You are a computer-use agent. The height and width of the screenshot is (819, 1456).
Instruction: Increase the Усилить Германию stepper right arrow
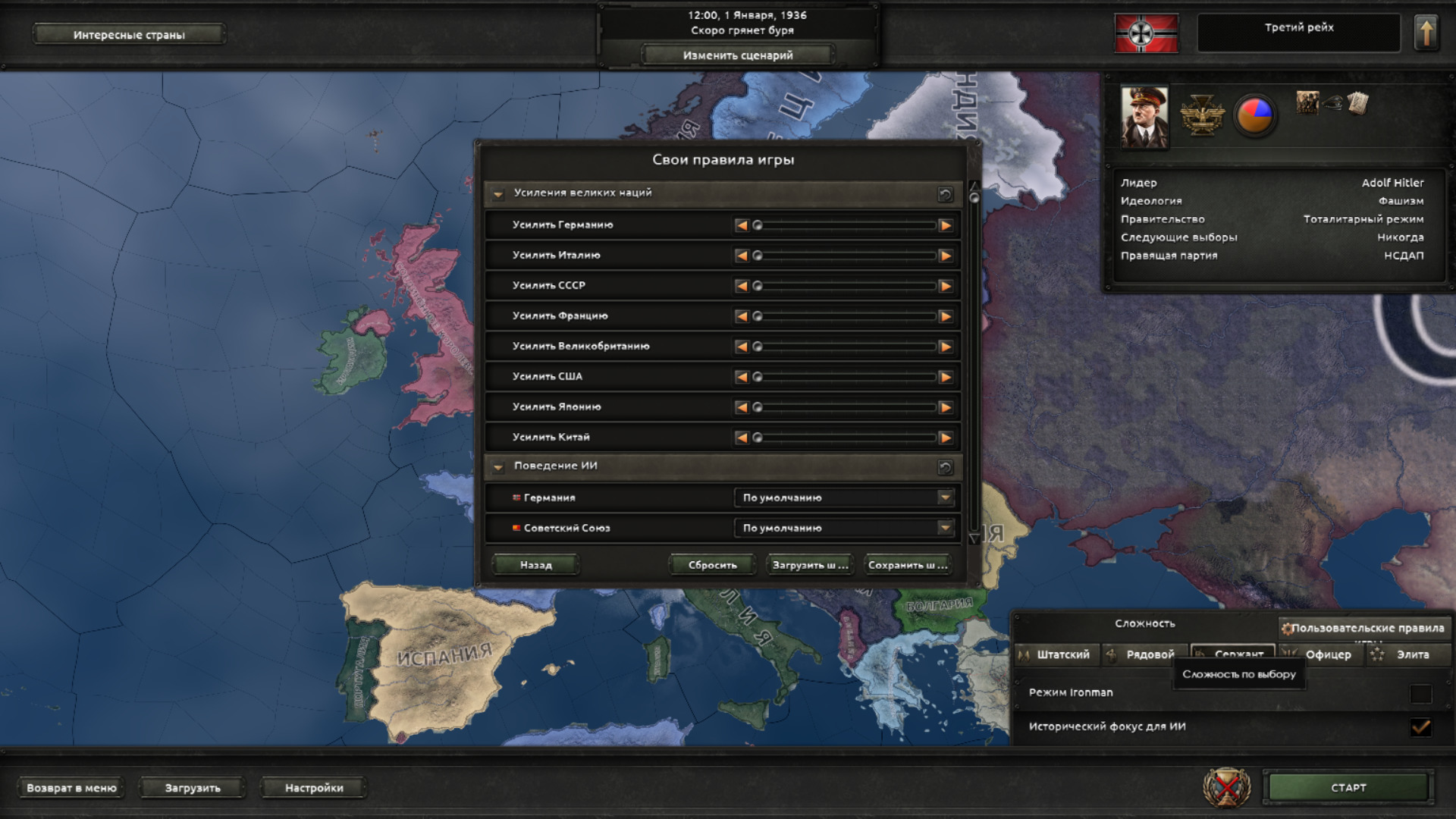[945, 225]
